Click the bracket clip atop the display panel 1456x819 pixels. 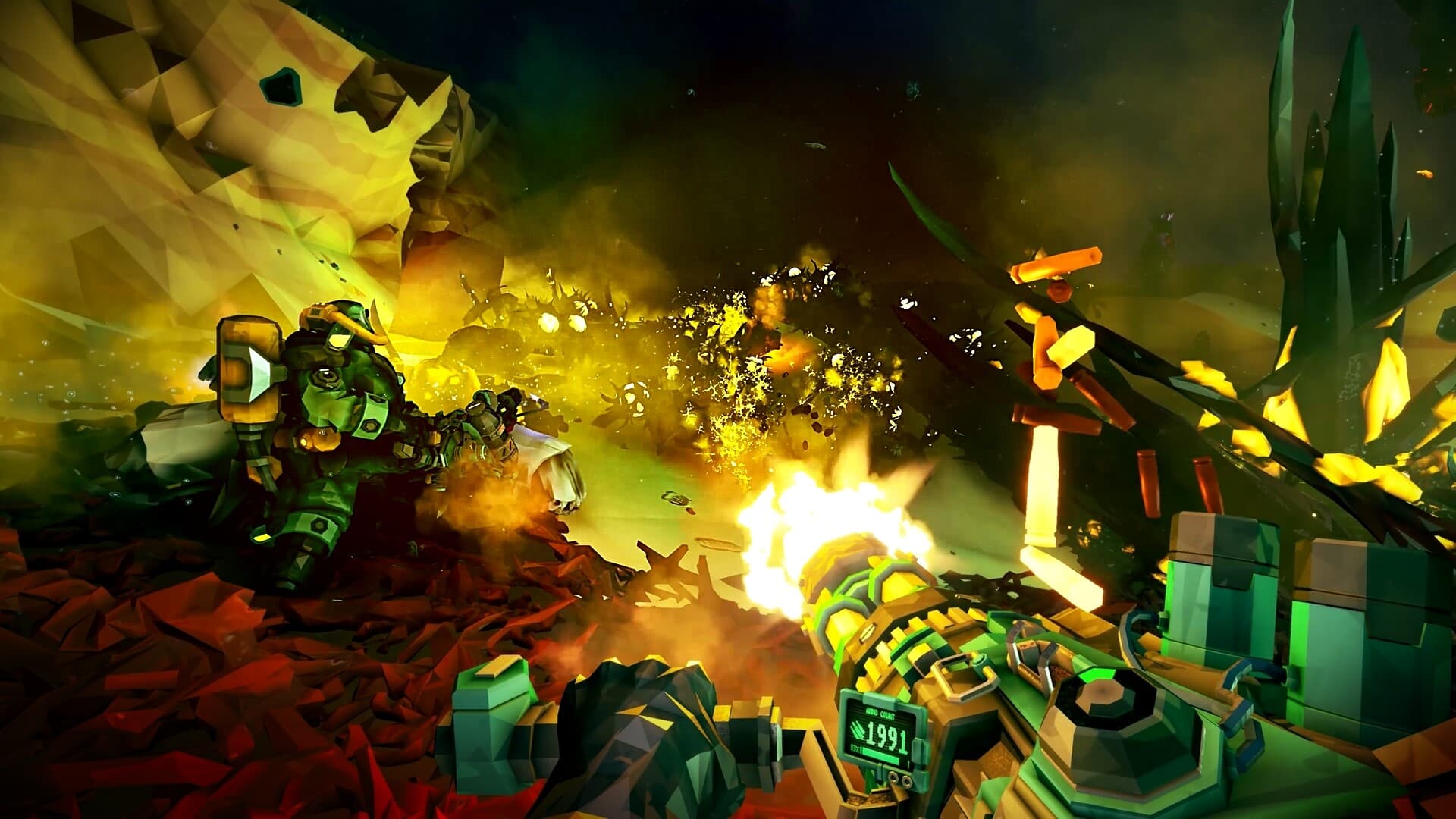(879, 698)
